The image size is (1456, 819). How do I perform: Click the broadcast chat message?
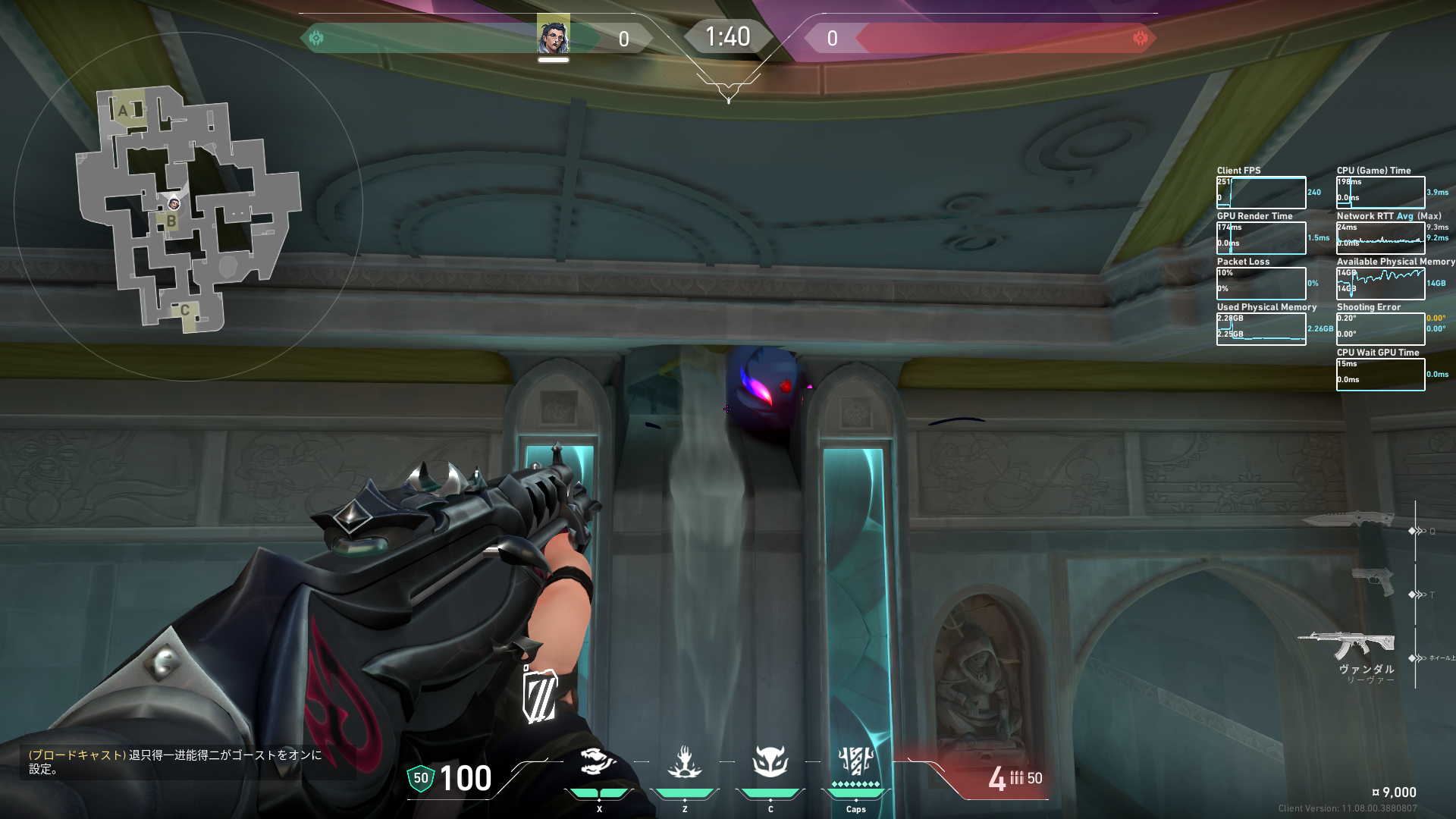[175, 761]
